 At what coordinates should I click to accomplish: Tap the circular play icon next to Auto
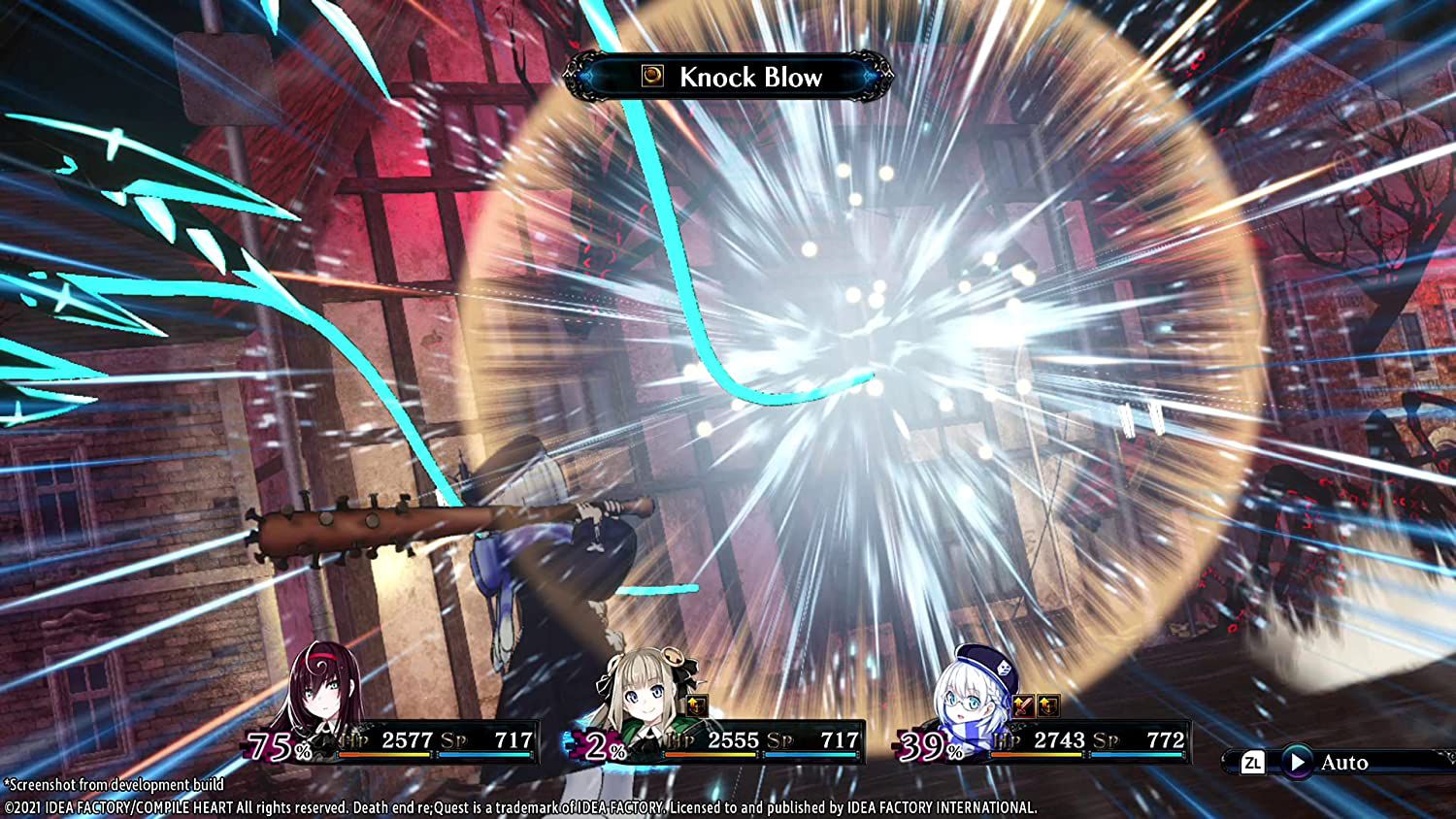(1300, 763)
